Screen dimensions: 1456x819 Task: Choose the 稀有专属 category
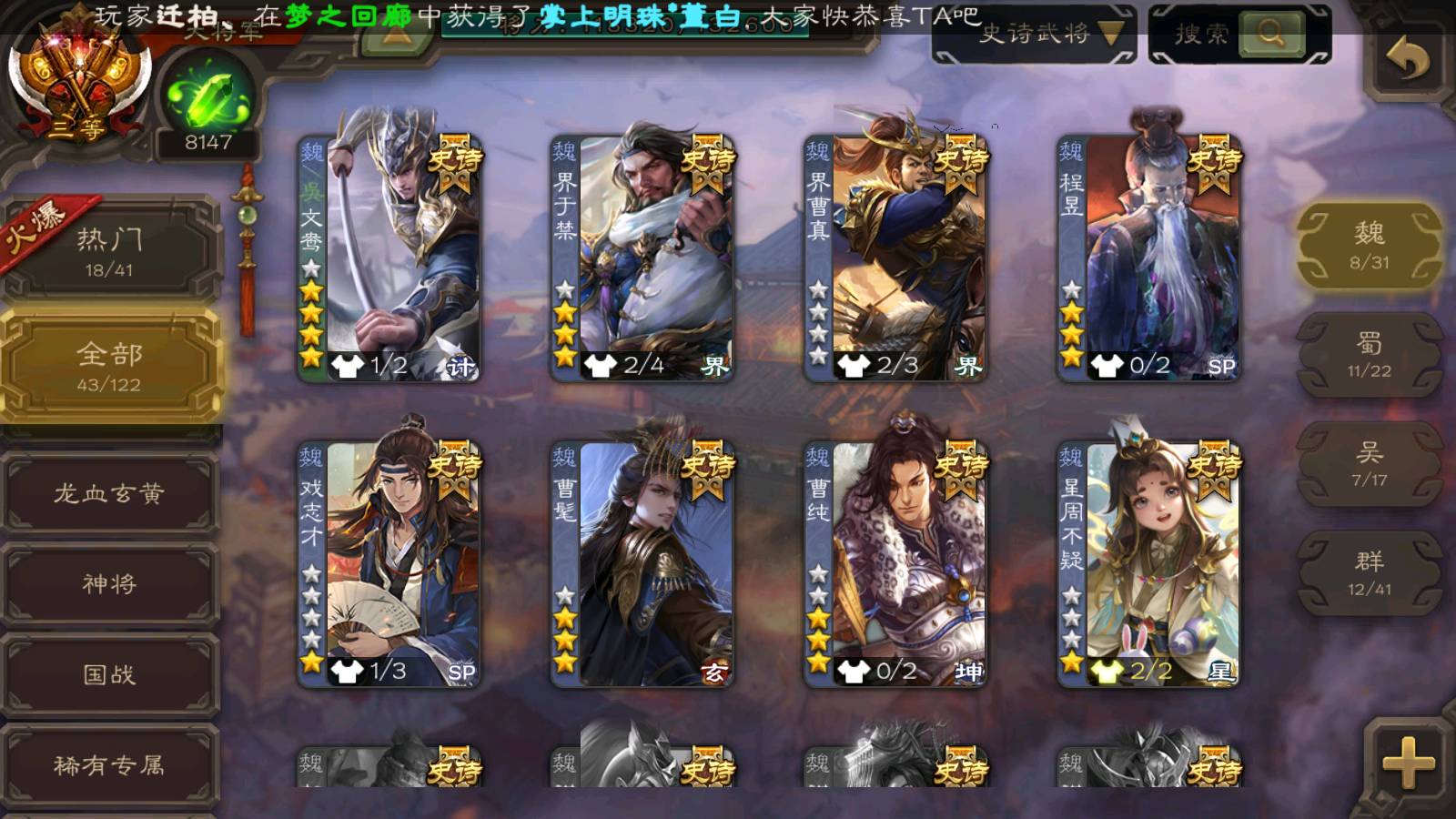109,765
